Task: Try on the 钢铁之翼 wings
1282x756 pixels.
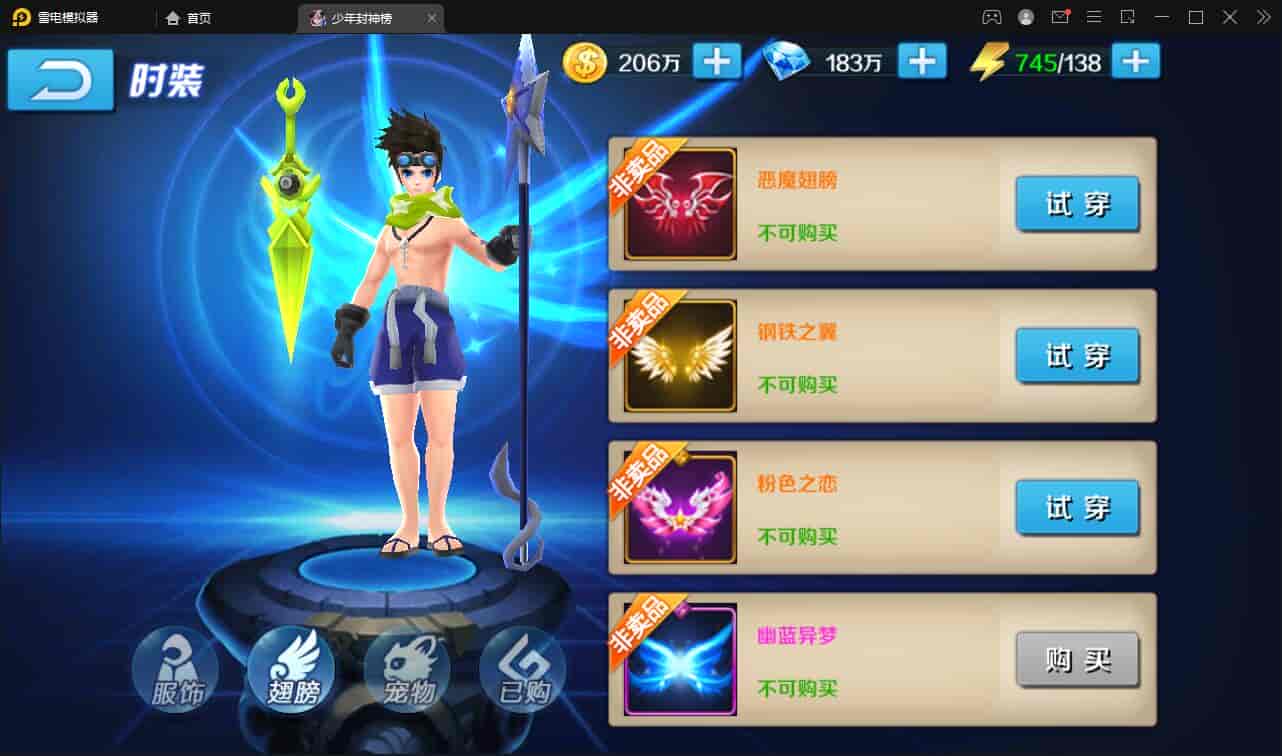Action: click(x=1077, y=356)
